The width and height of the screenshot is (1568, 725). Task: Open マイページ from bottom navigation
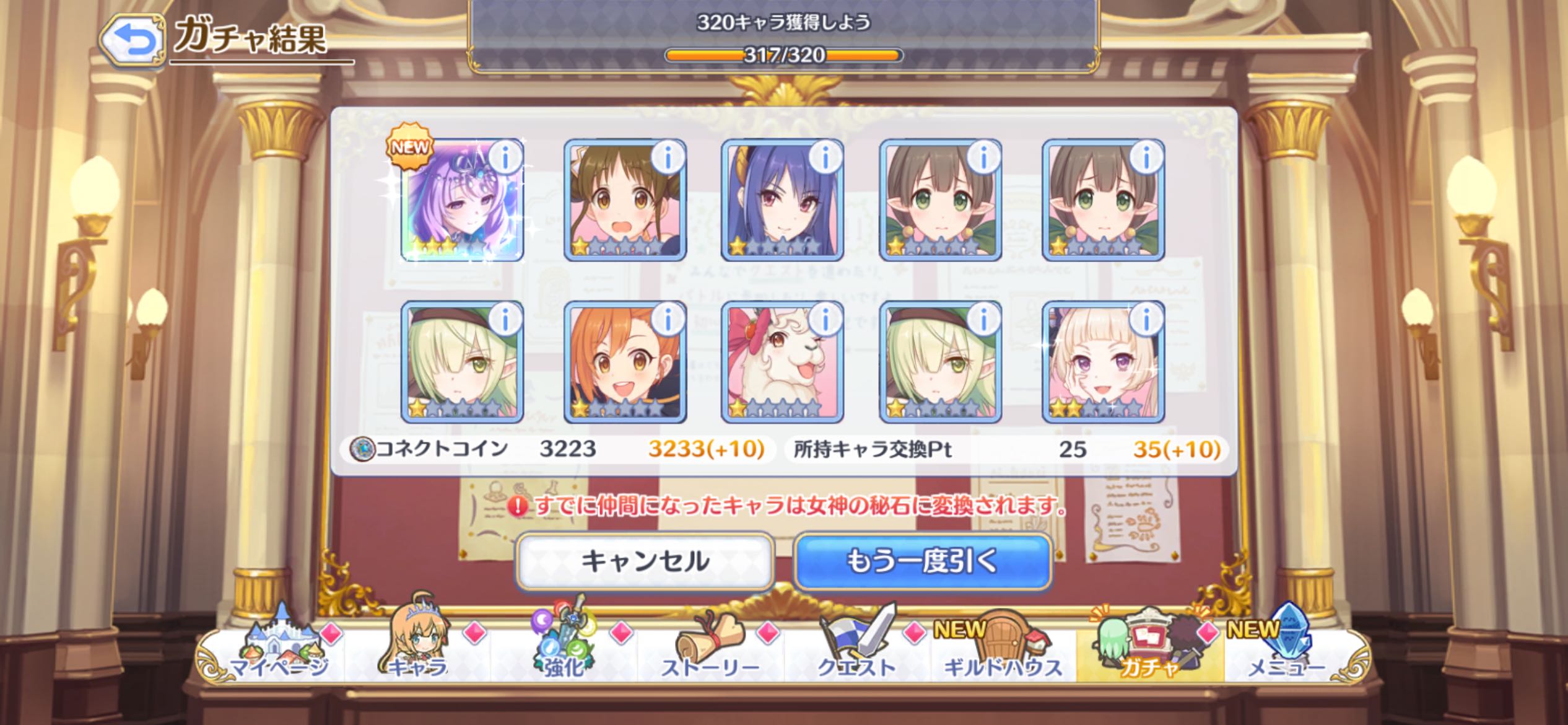point(279,648)
